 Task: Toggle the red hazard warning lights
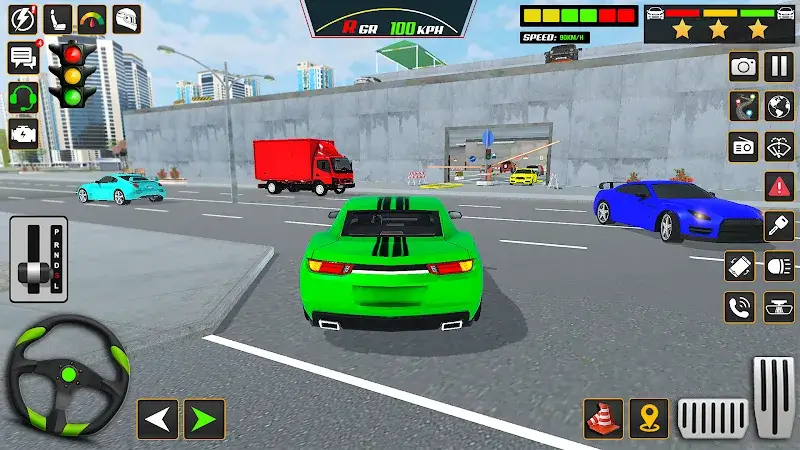(x=778, y=186)
